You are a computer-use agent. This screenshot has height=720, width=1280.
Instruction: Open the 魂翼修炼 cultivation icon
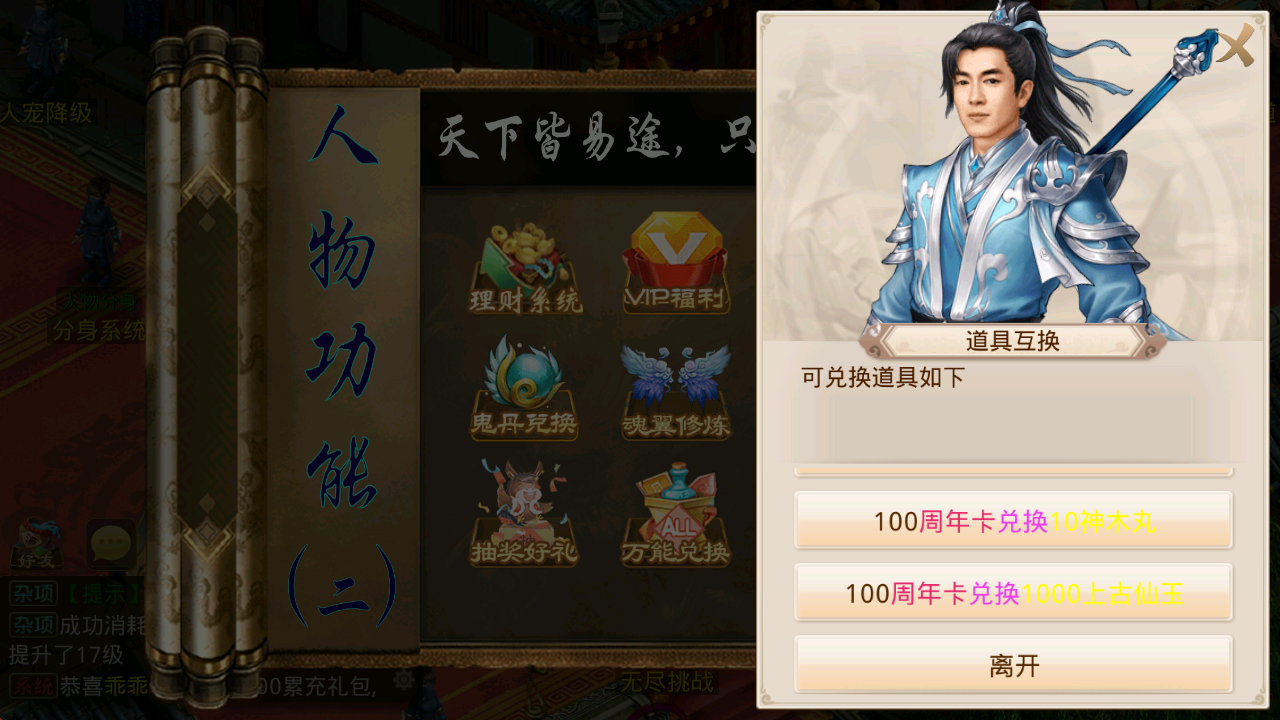pos(677,388)
